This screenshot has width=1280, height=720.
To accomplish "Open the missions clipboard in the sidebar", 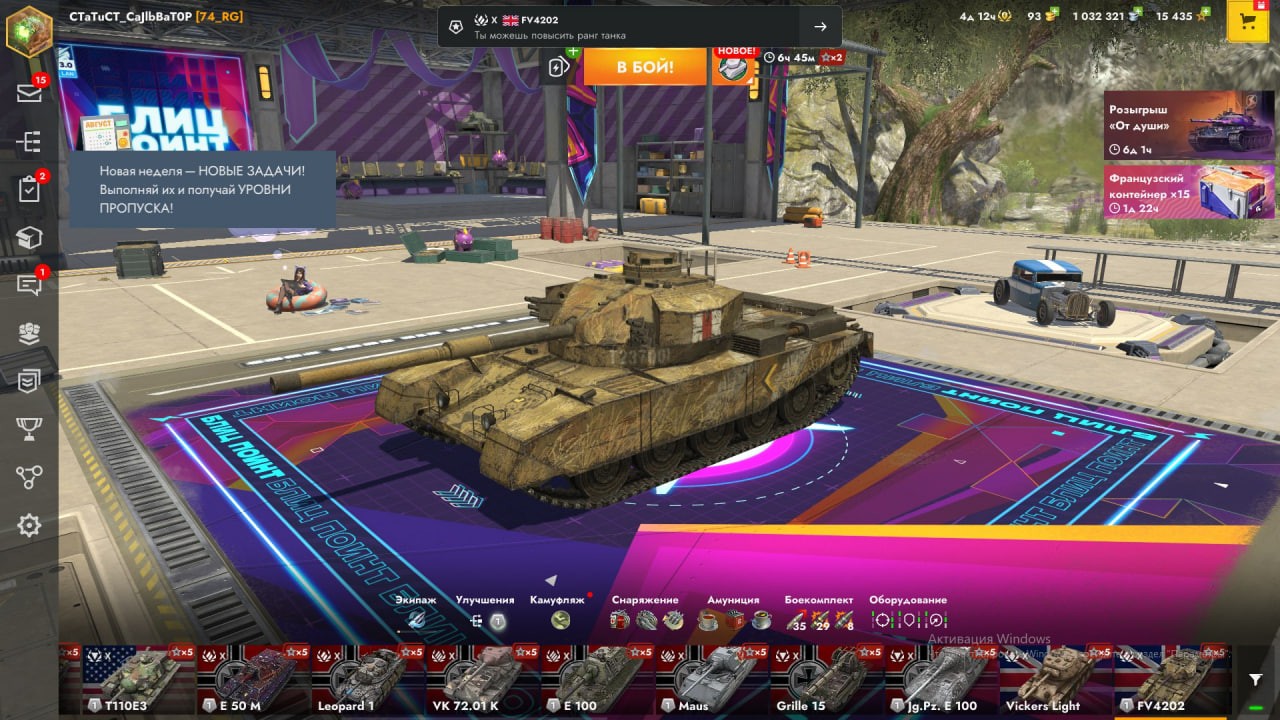I will pyautogui.click(x=29, y=189).
